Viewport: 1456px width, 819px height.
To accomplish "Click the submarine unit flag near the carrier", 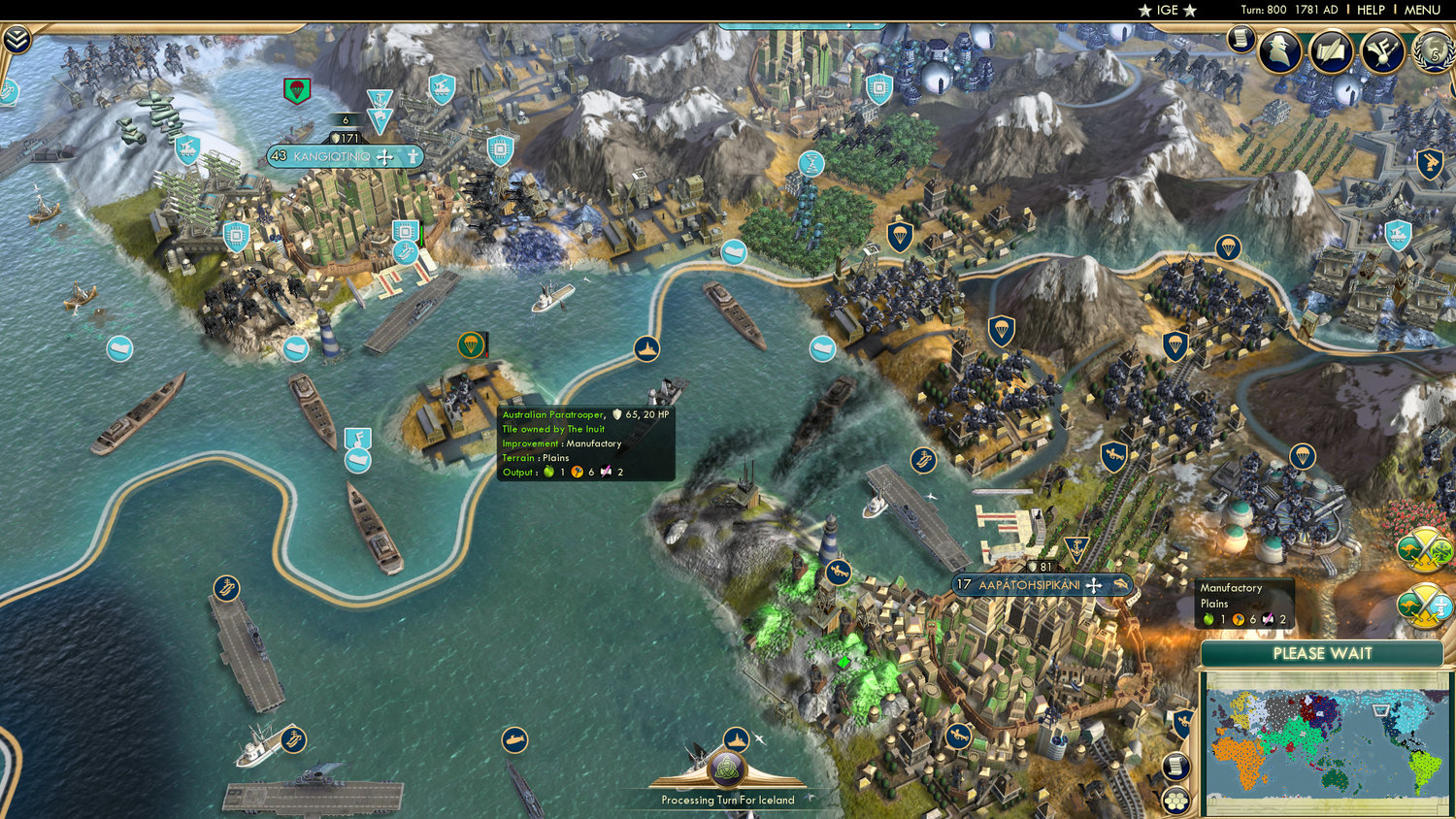I will click(513, 740).
